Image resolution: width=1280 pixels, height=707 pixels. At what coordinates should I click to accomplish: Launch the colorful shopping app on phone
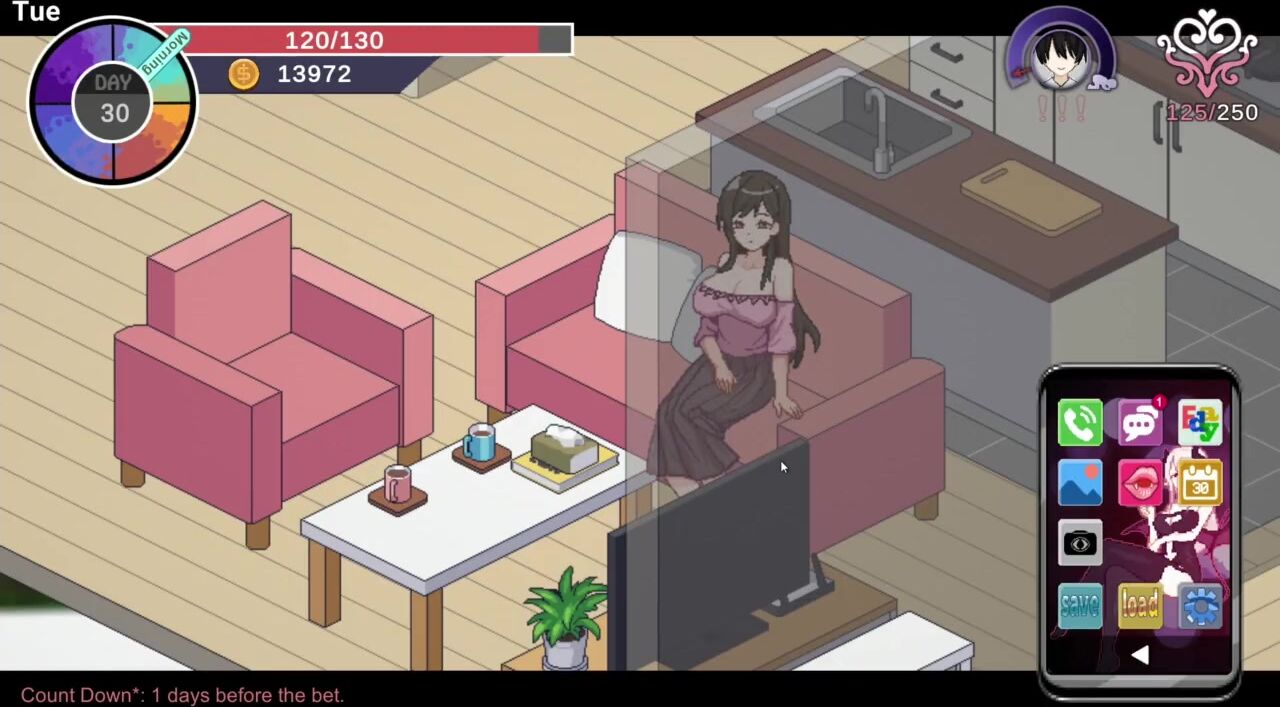1200,423
